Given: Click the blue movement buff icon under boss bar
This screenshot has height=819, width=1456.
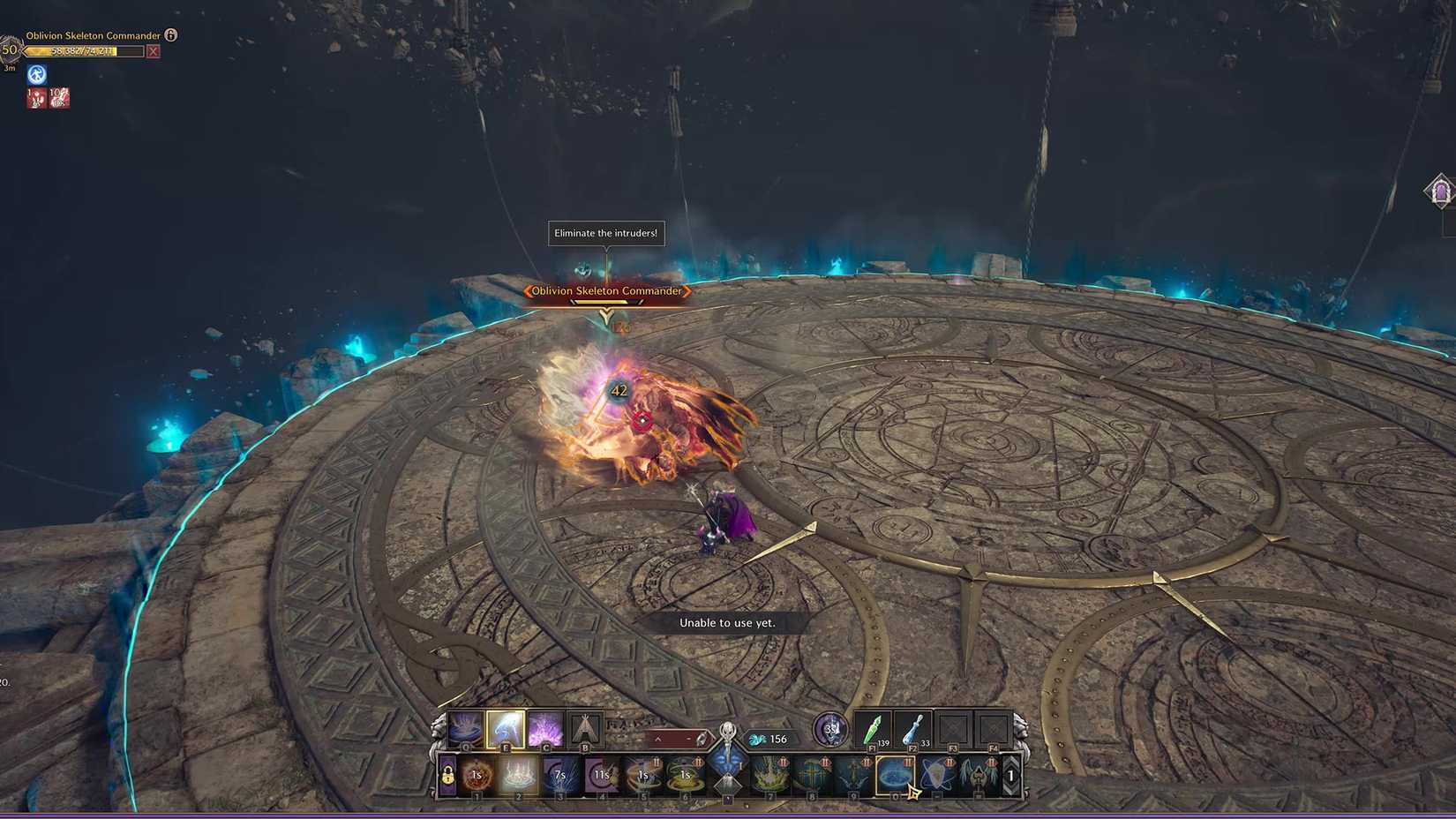Looking at the screenshot, I should 36,74.
